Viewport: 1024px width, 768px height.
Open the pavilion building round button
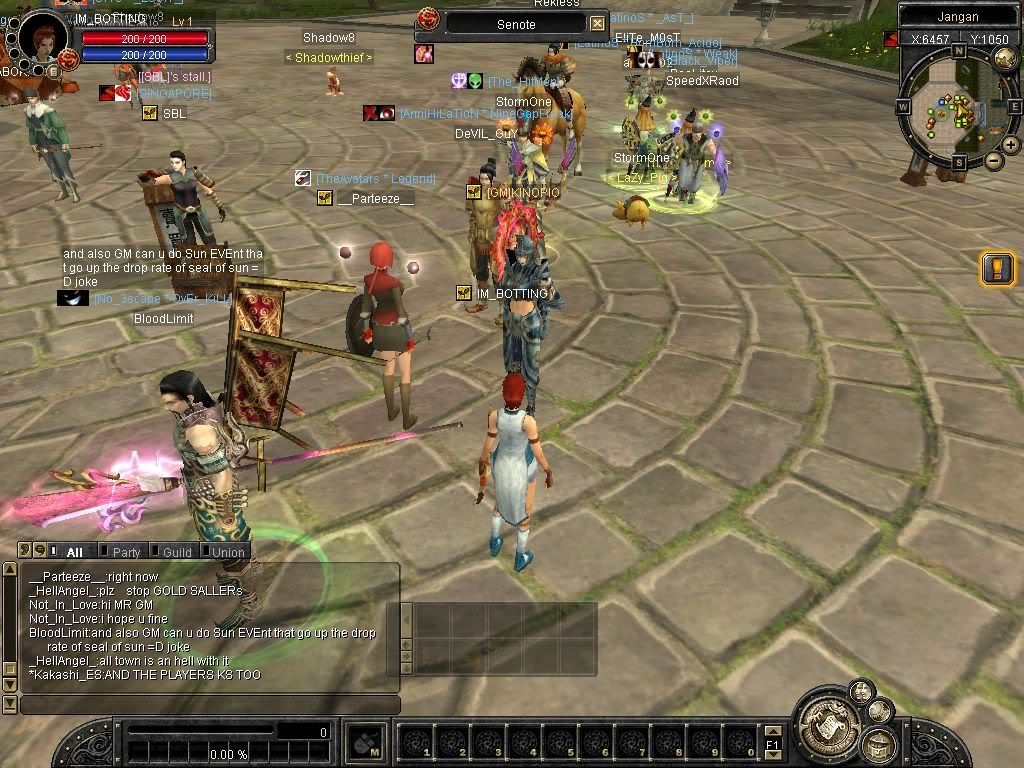click(x=879, y=744)
